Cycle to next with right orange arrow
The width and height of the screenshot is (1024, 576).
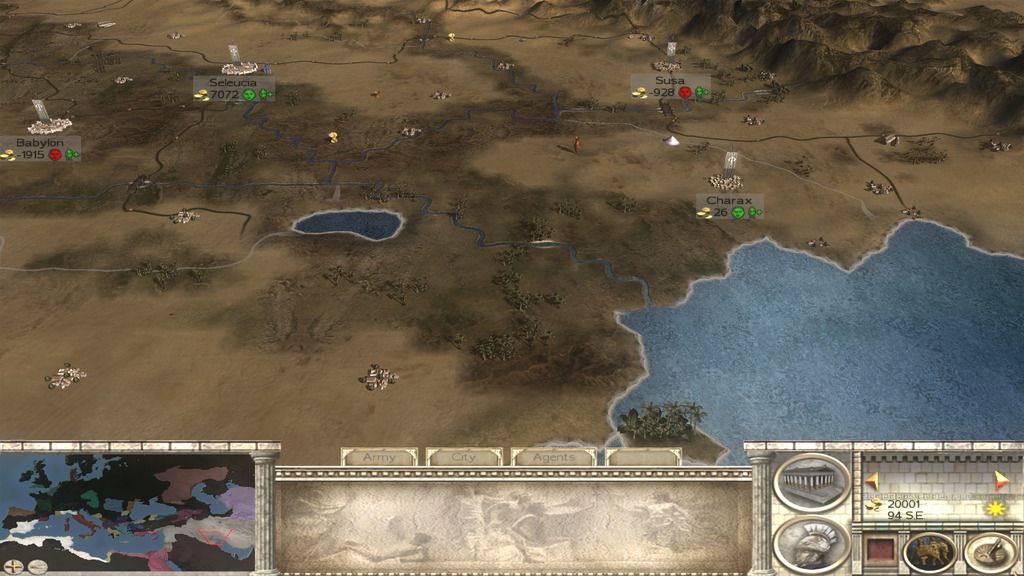[1002, 478]
